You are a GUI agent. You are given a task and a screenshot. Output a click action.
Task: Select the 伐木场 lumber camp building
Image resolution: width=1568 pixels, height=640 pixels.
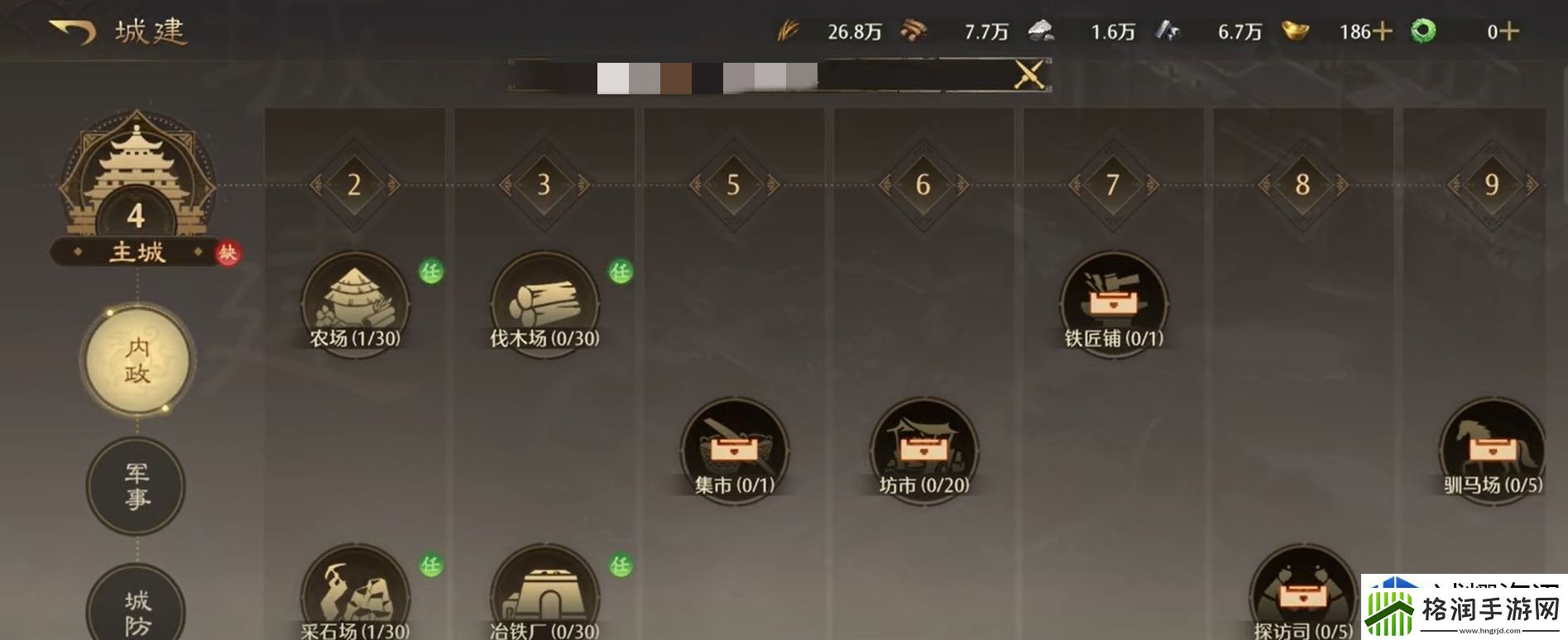[x=542, y=303]
